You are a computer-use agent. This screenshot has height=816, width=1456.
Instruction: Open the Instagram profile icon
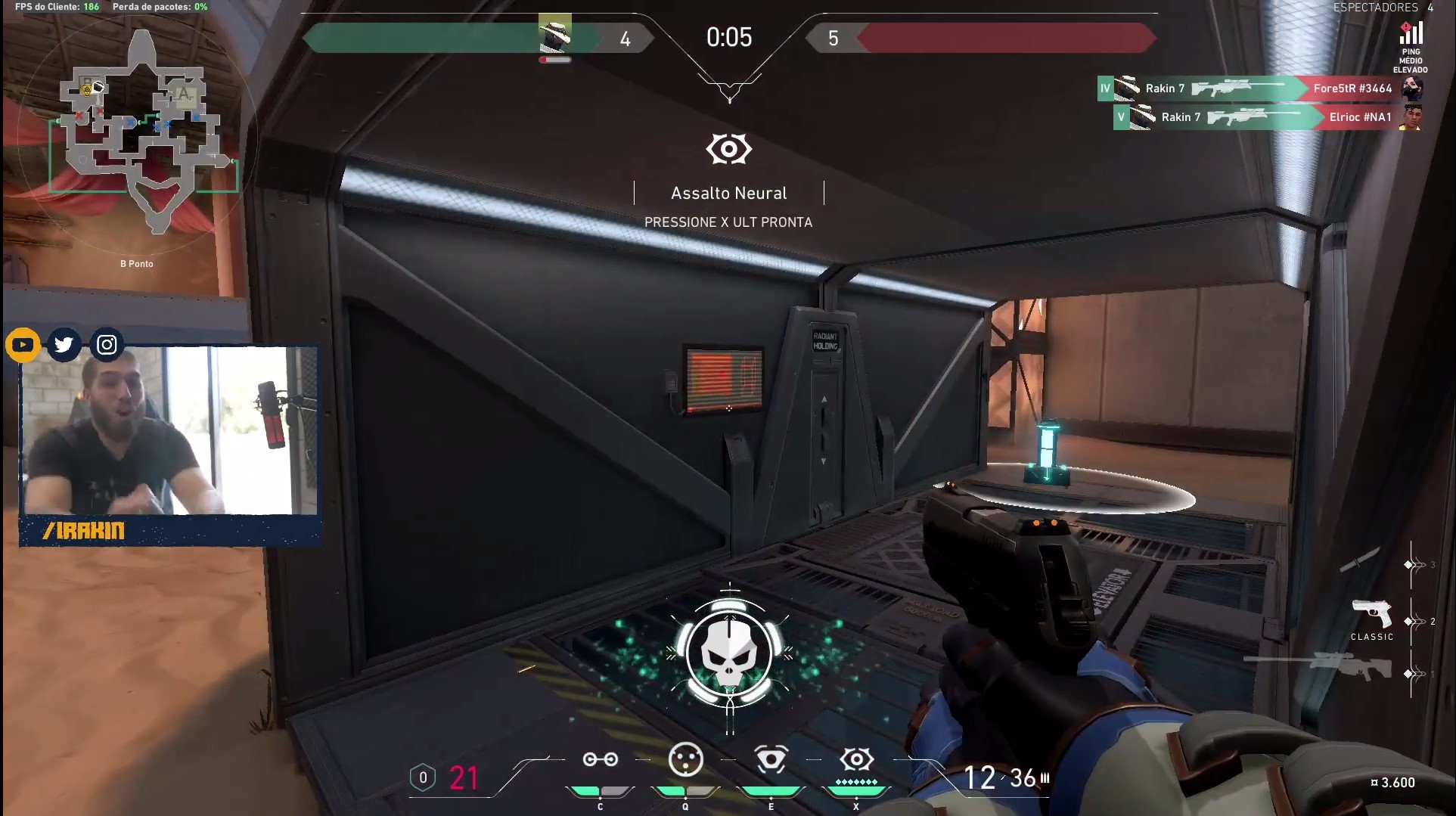106,344
